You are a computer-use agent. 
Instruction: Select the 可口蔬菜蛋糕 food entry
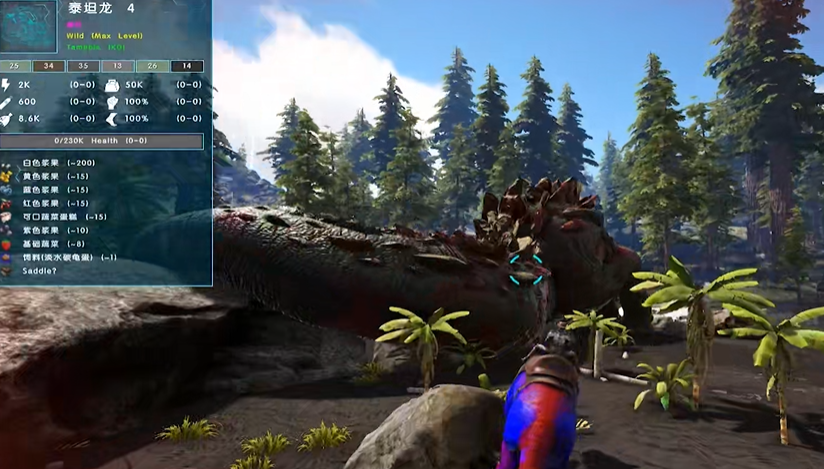point(55,217)
